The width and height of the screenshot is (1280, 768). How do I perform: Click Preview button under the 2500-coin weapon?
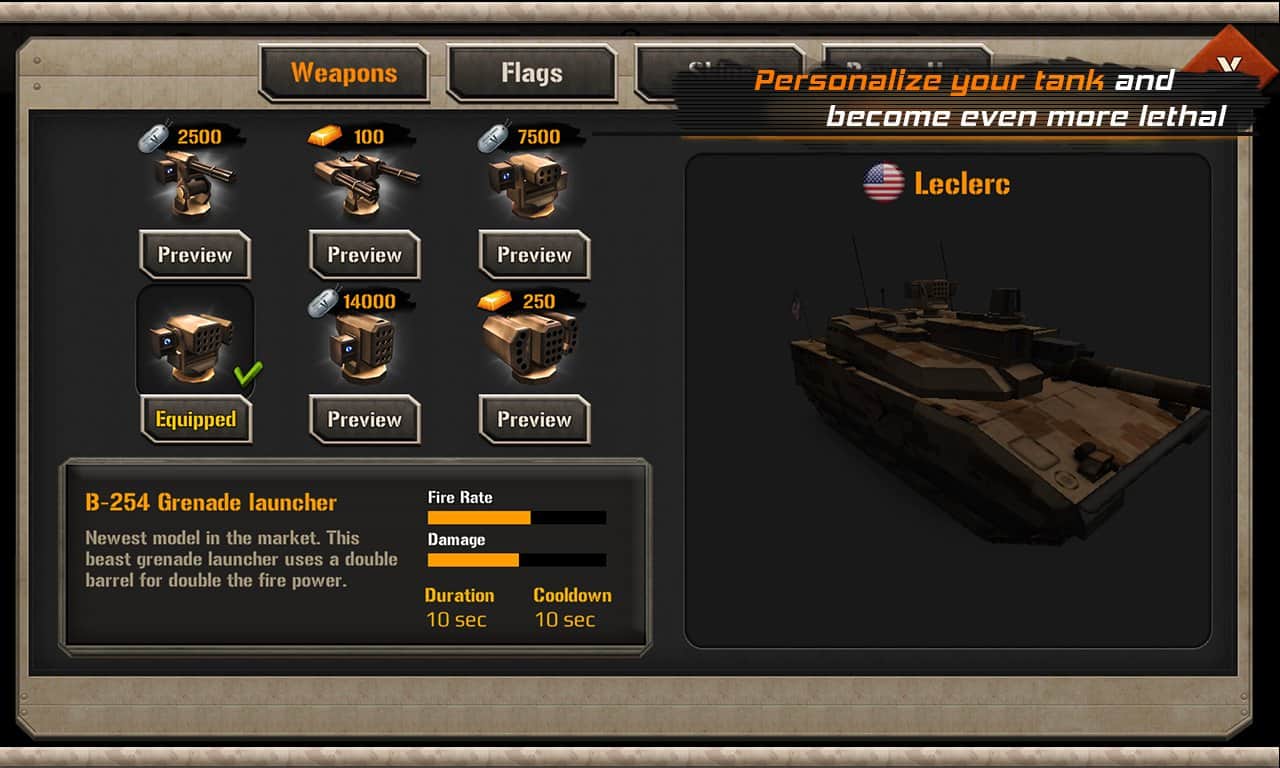pyautogui.click(x=195, y=255)
